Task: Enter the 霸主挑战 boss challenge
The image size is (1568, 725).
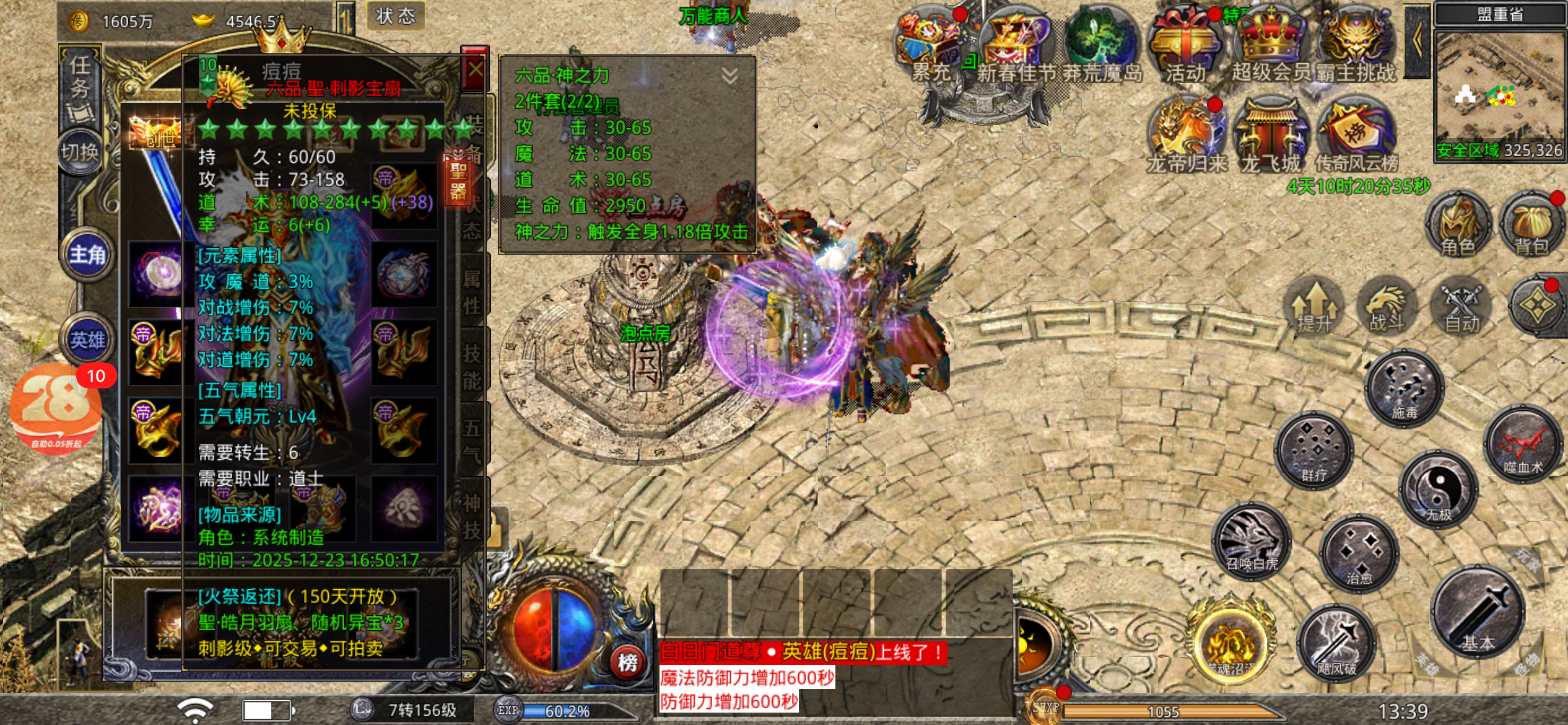Action: [1356, 46]
